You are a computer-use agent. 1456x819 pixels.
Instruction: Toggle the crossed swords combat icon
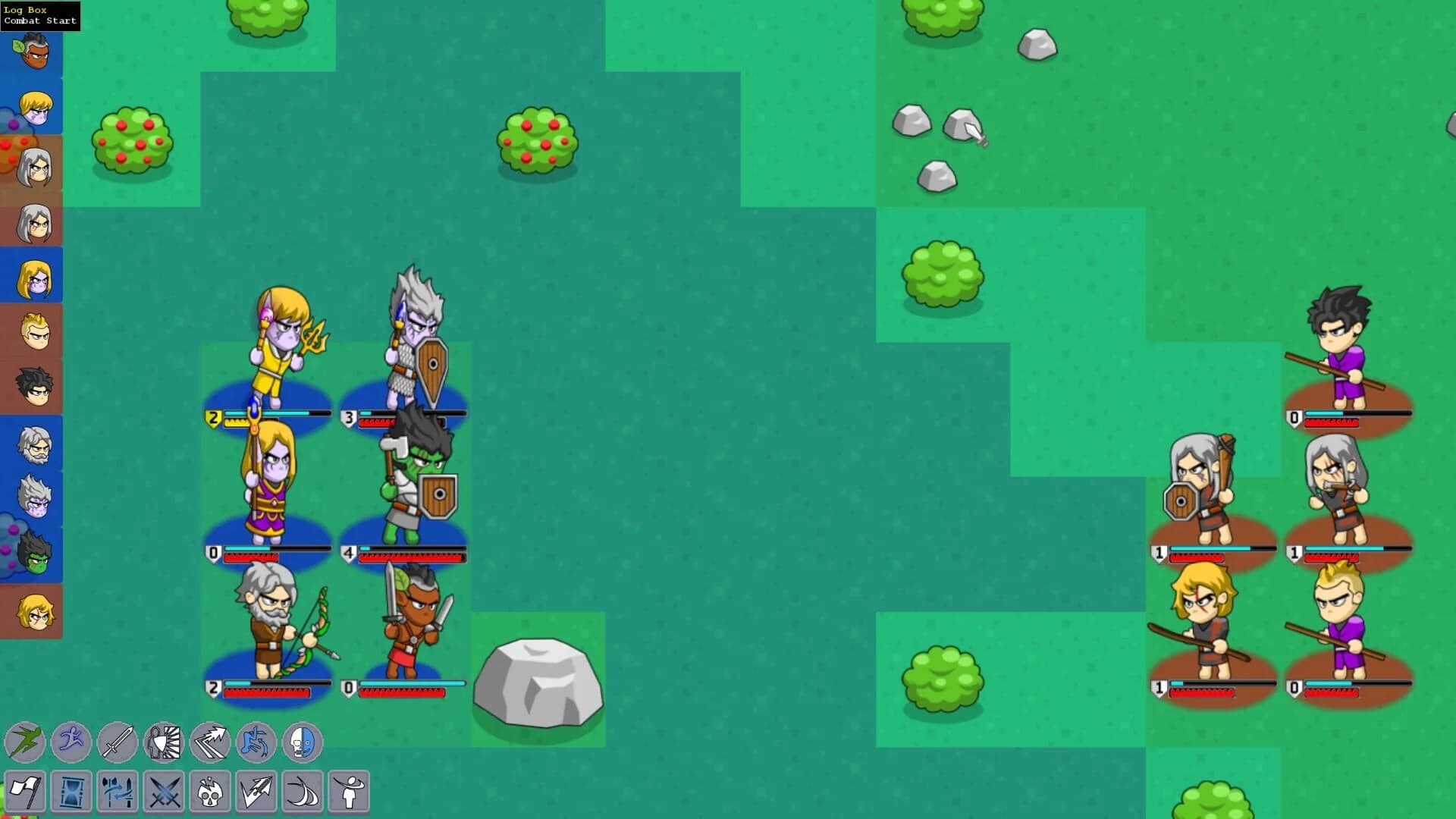[x=165, y=791]
